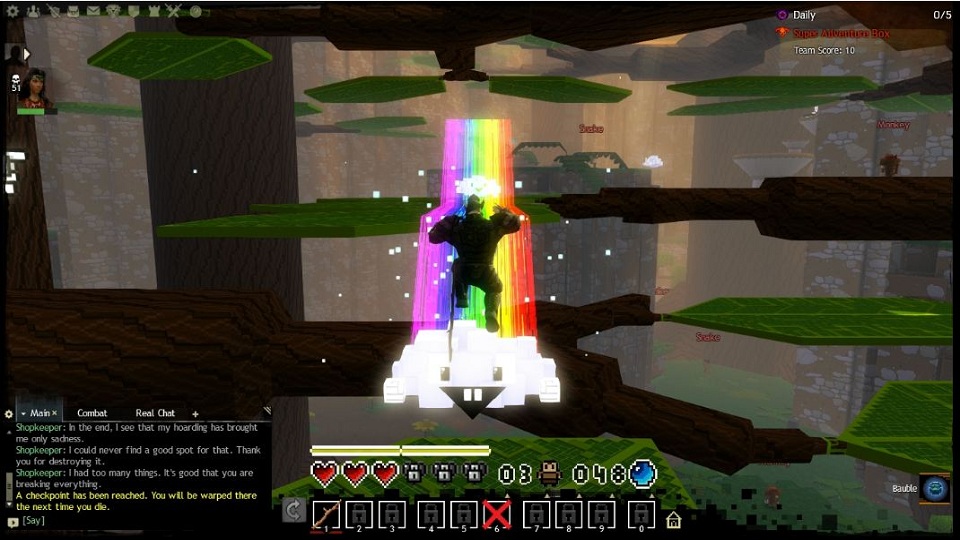Switch to the Real Chat tab
The width and height of the screenshot is (960, 540).
pyautogui.click(x=154, y=413)
